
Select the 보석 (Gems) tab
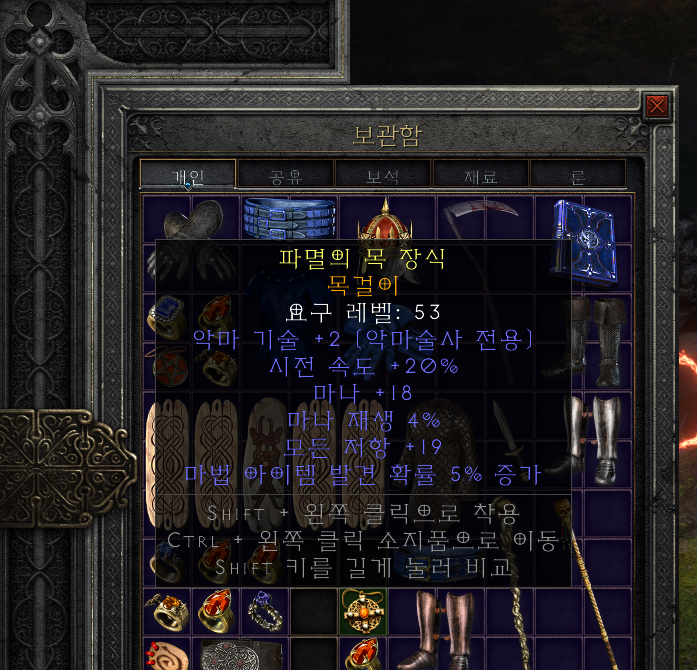383,176
